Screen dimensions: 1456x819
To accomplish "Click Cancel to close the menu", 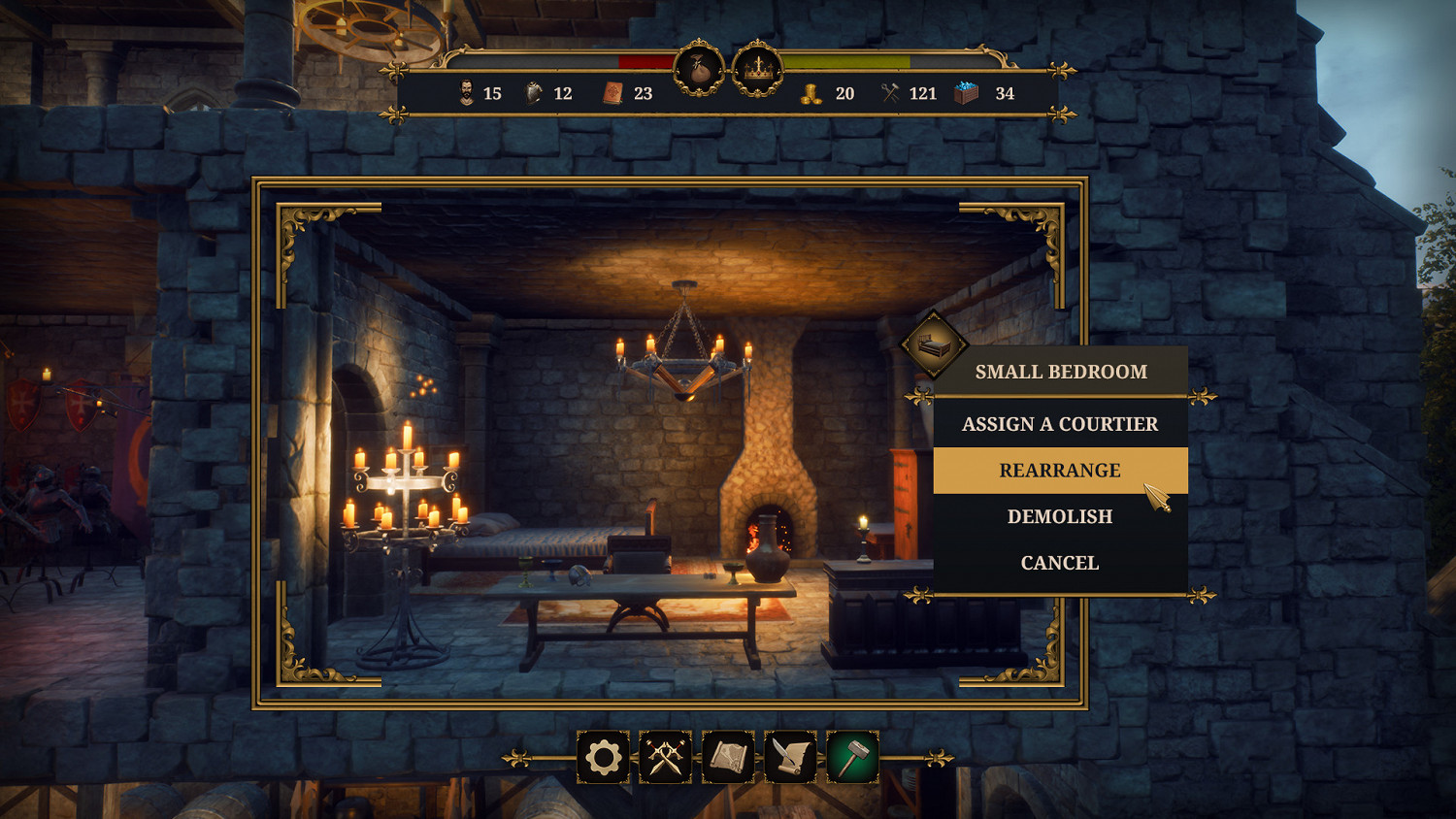I will pyautogui.click(x=1059, y=562).
